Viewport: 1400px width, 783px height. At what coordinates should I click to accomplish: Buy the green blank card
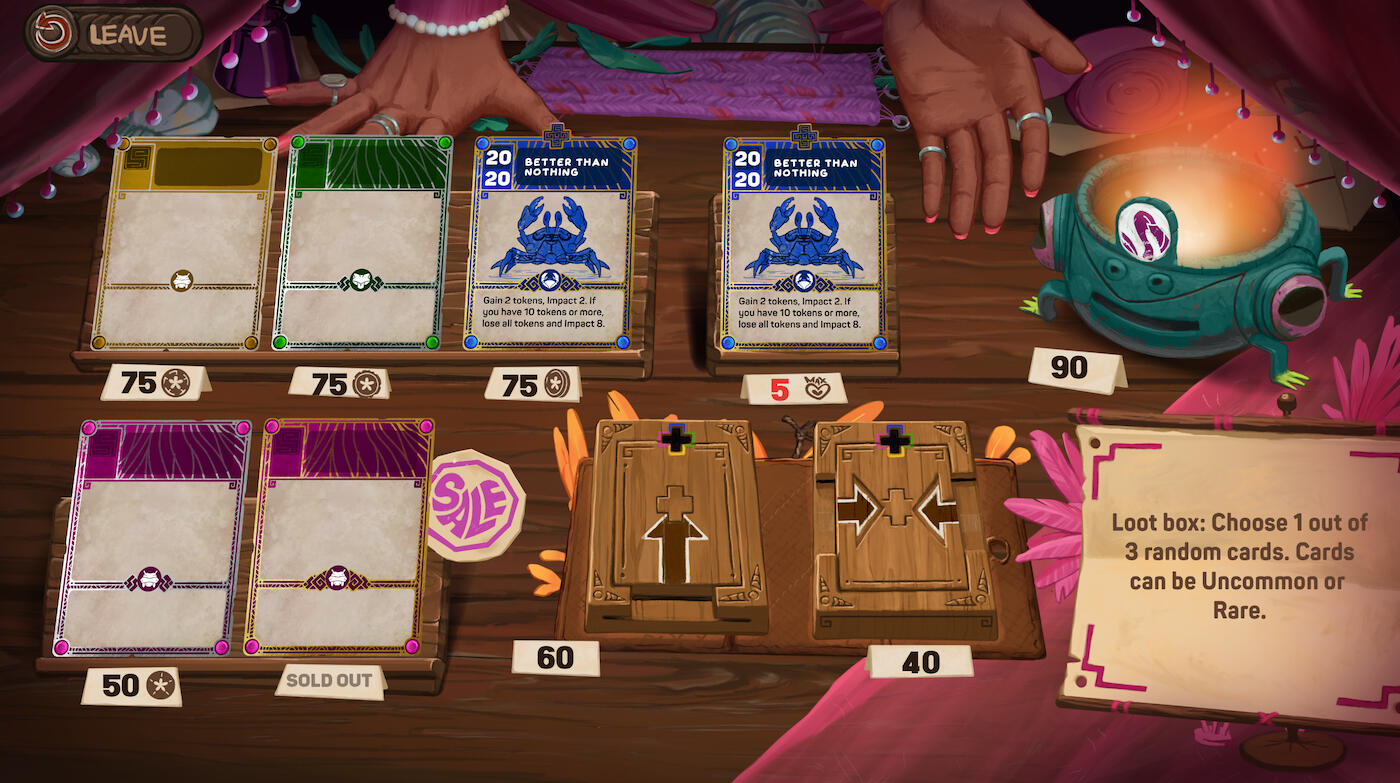pyautogui.click(x=363, y=243)
